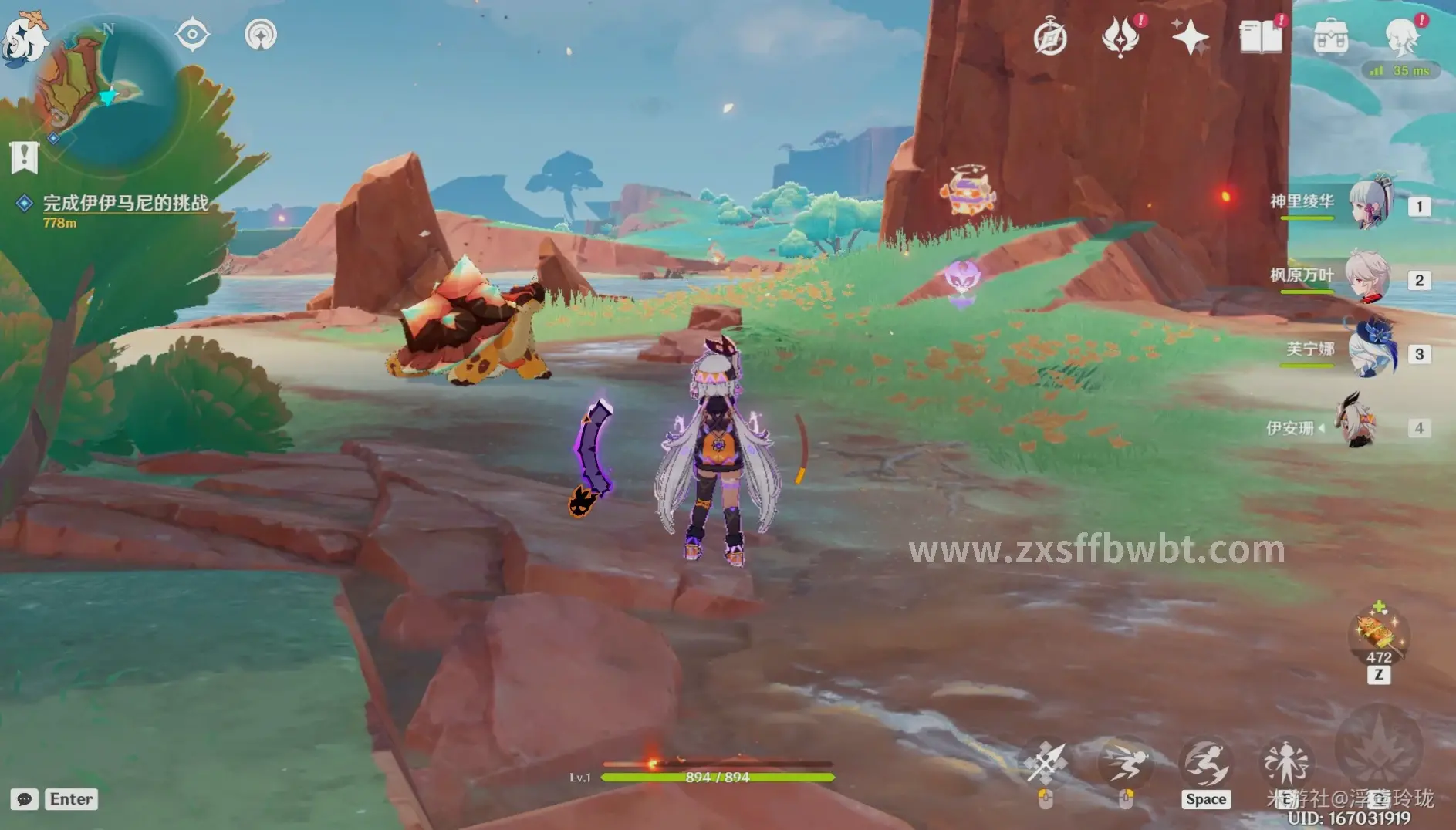Open the Wish four-pointed star icon

[1190, 36]
